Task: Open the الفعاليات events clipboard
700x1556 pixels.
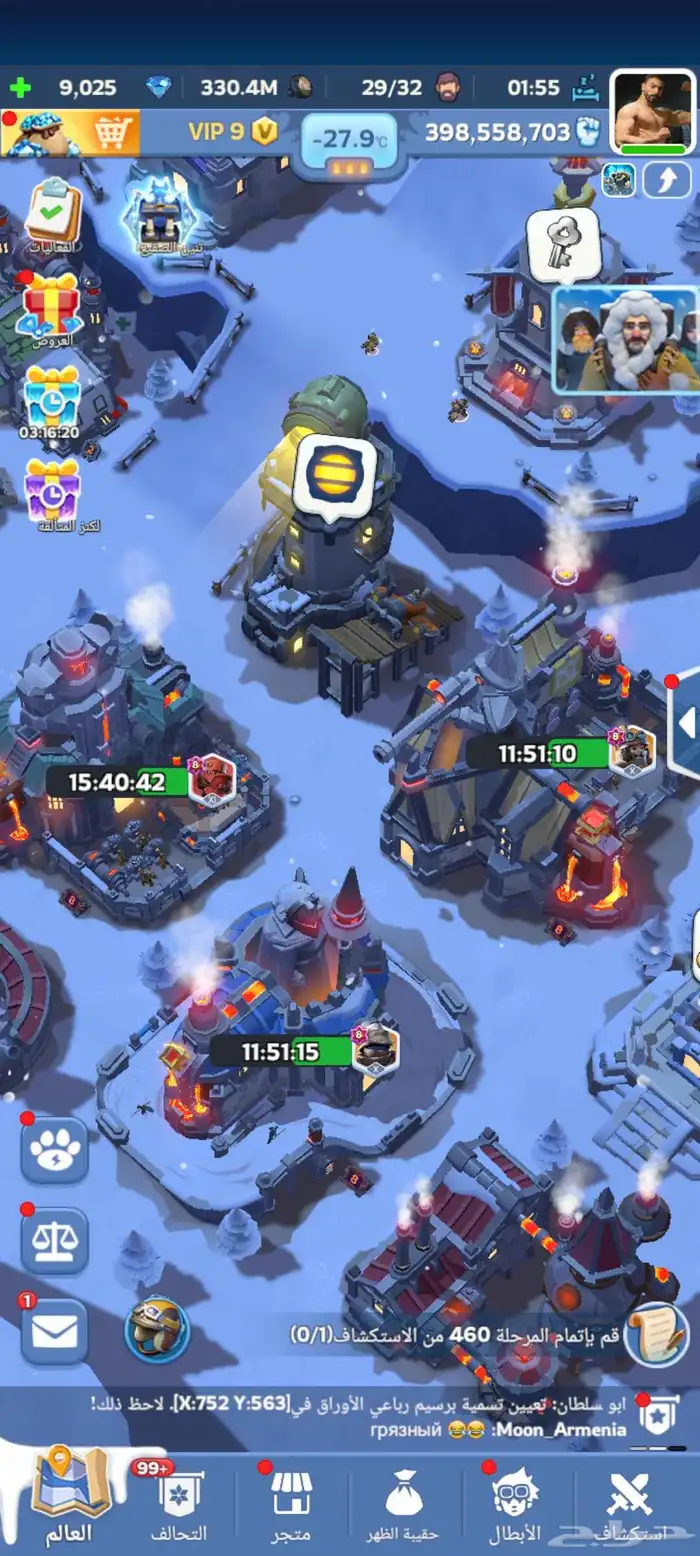Action: pos(53,213)
